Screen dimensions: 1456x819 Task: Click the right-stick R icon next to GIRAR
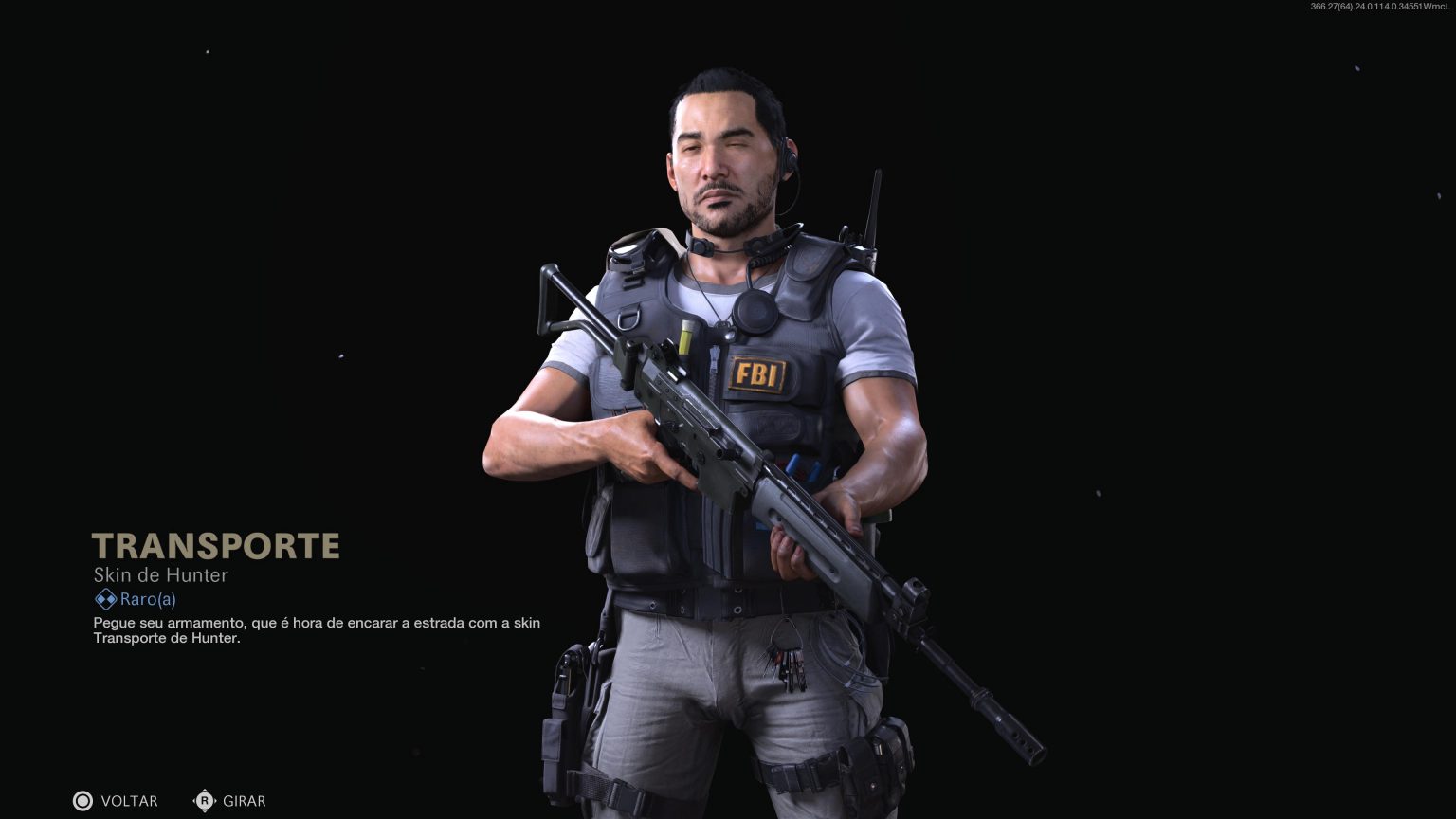point(205,801)
